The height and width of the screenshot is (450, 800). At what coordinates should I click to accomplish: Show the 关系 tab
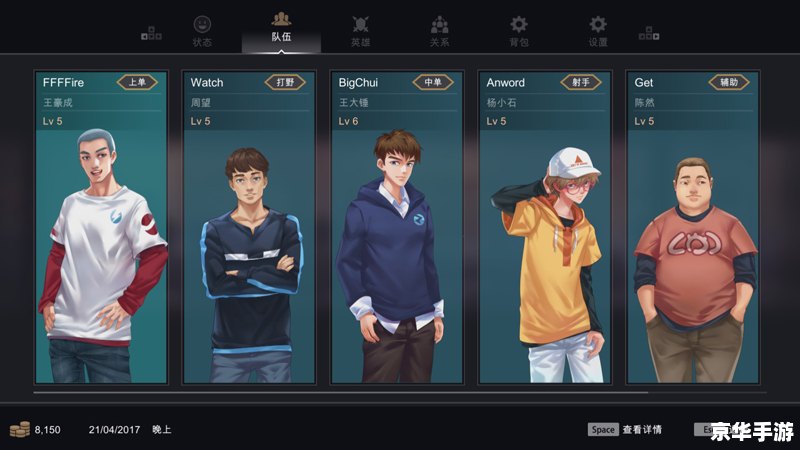440,30
